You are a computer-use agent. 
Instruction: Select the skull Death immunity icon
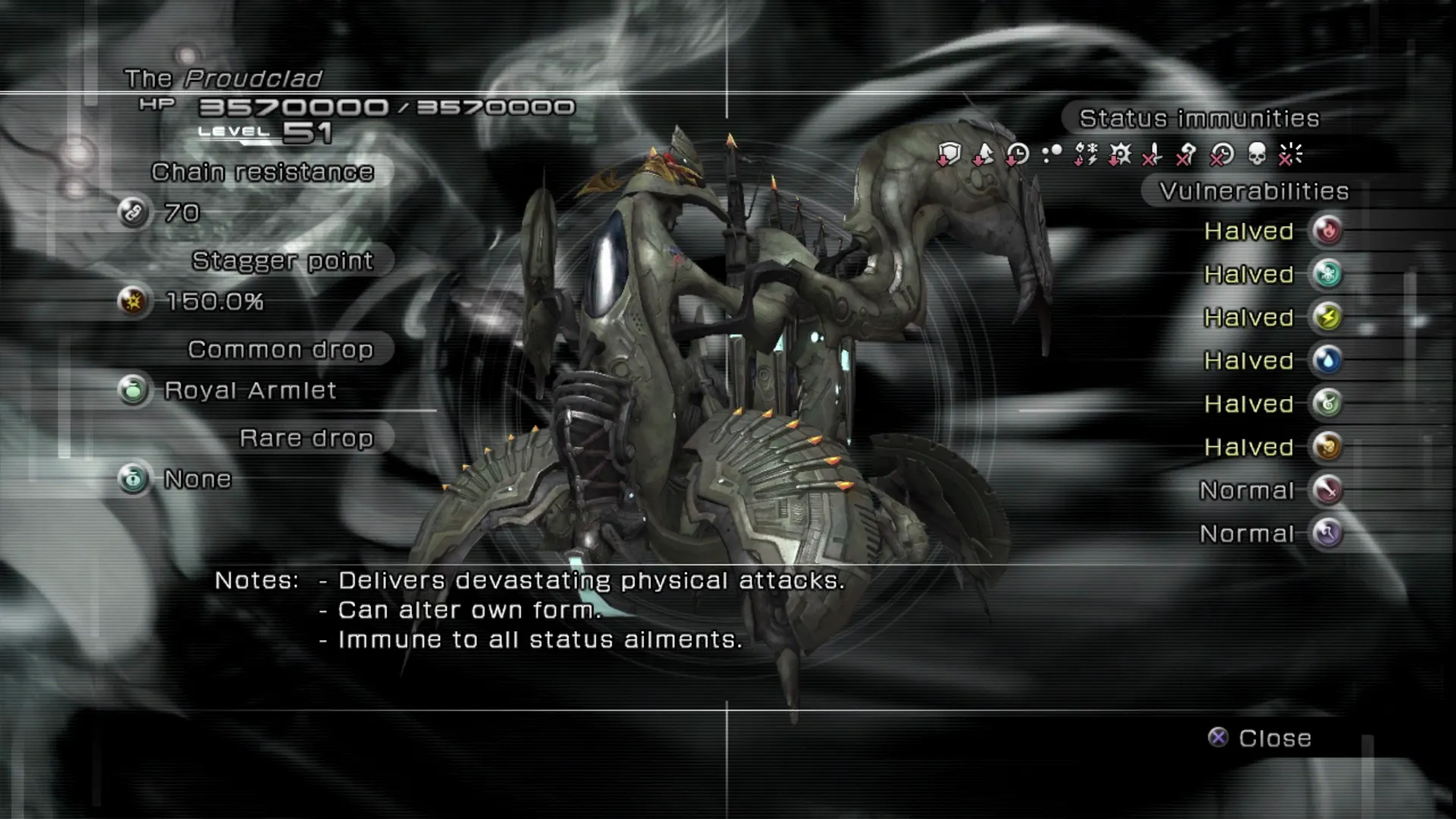pyautogui.click(x=1257, y=155)
